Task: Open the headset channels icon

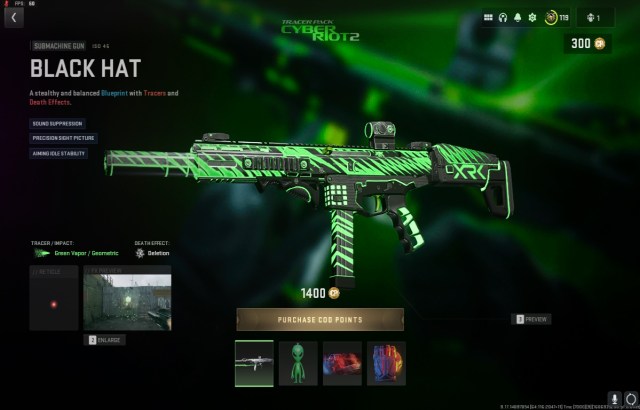Action: 504,17
